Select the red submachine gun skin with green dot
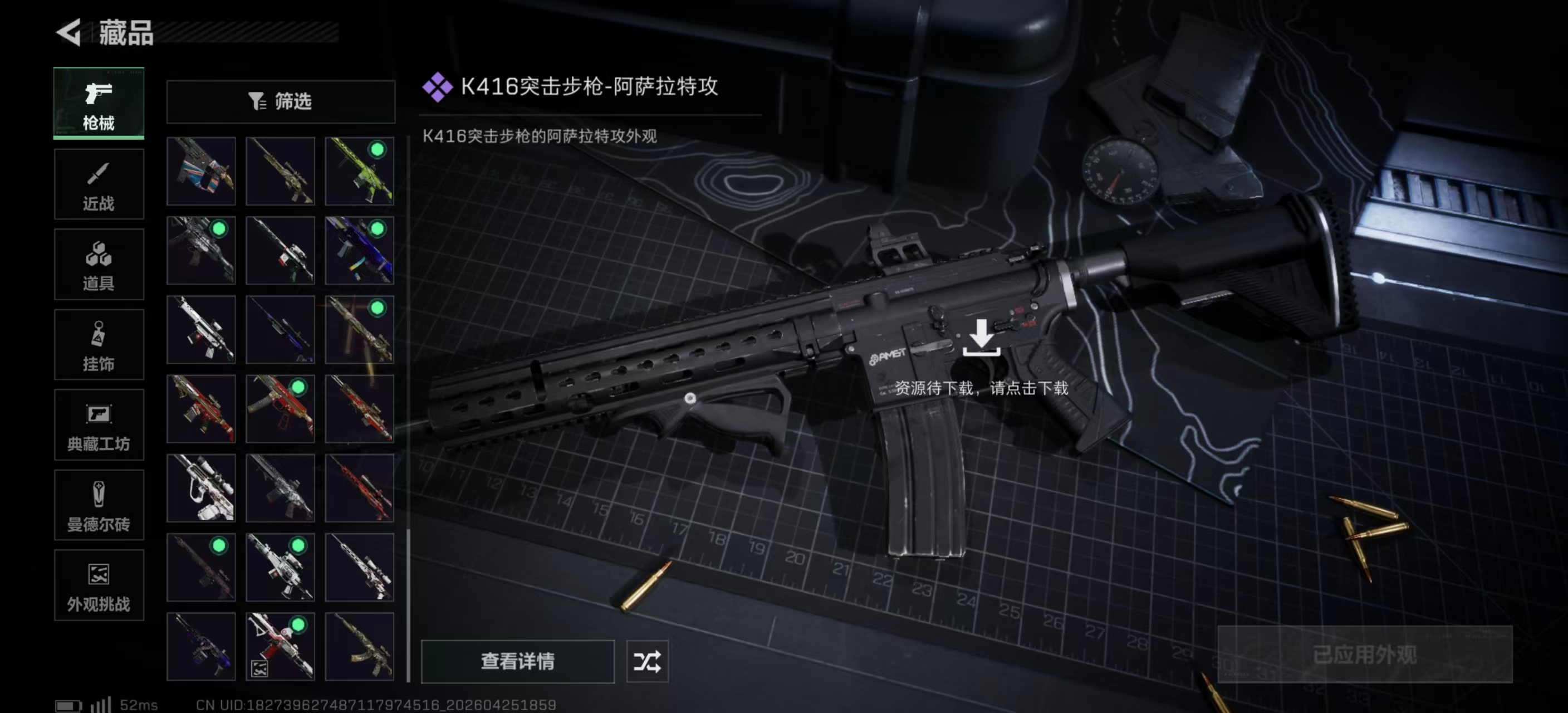Viewport: 1568px width, 713px height. (280, 408)
